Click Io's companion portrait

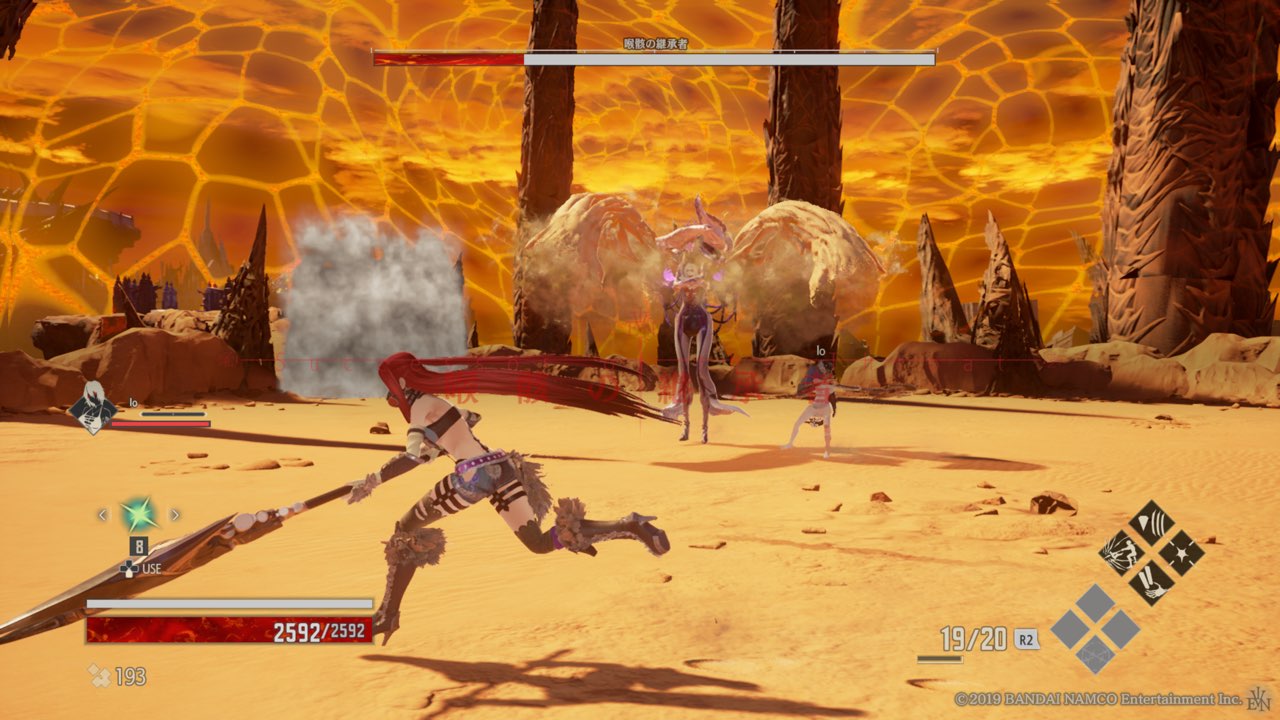pyautogui.click(x=91, y=409)
